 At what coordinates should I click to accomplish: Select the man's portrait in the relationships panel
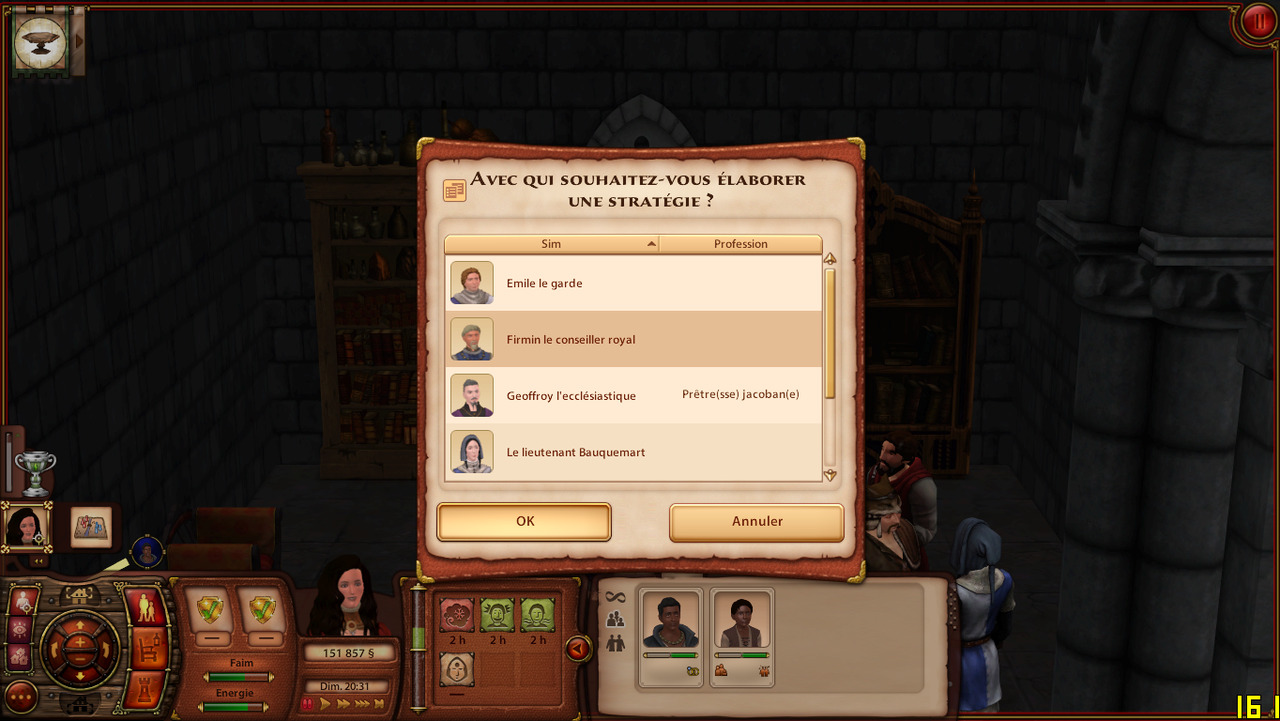pos(670,621)
